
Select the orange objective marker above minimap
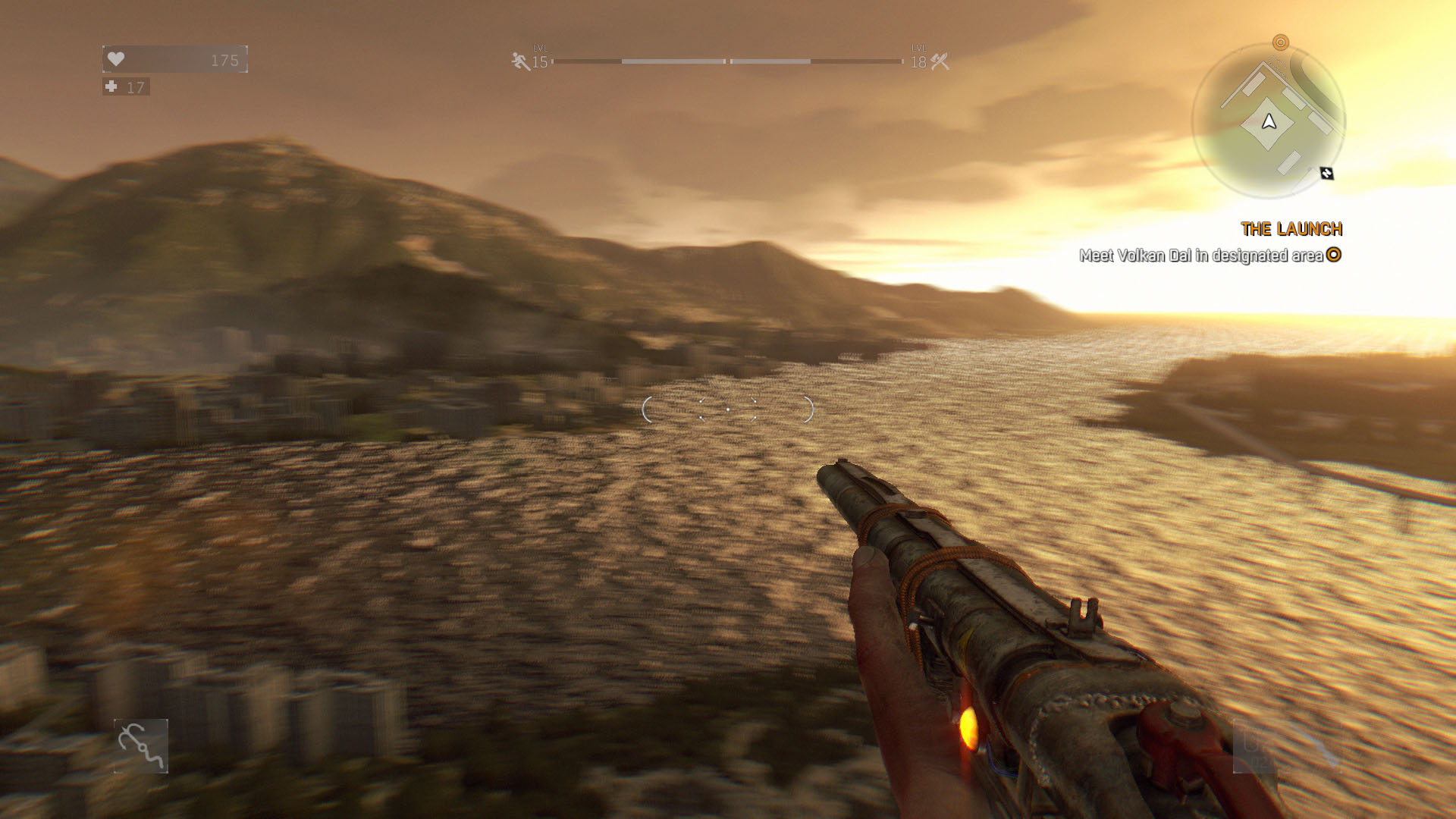pyautogui.click(x=1280, y=42)
